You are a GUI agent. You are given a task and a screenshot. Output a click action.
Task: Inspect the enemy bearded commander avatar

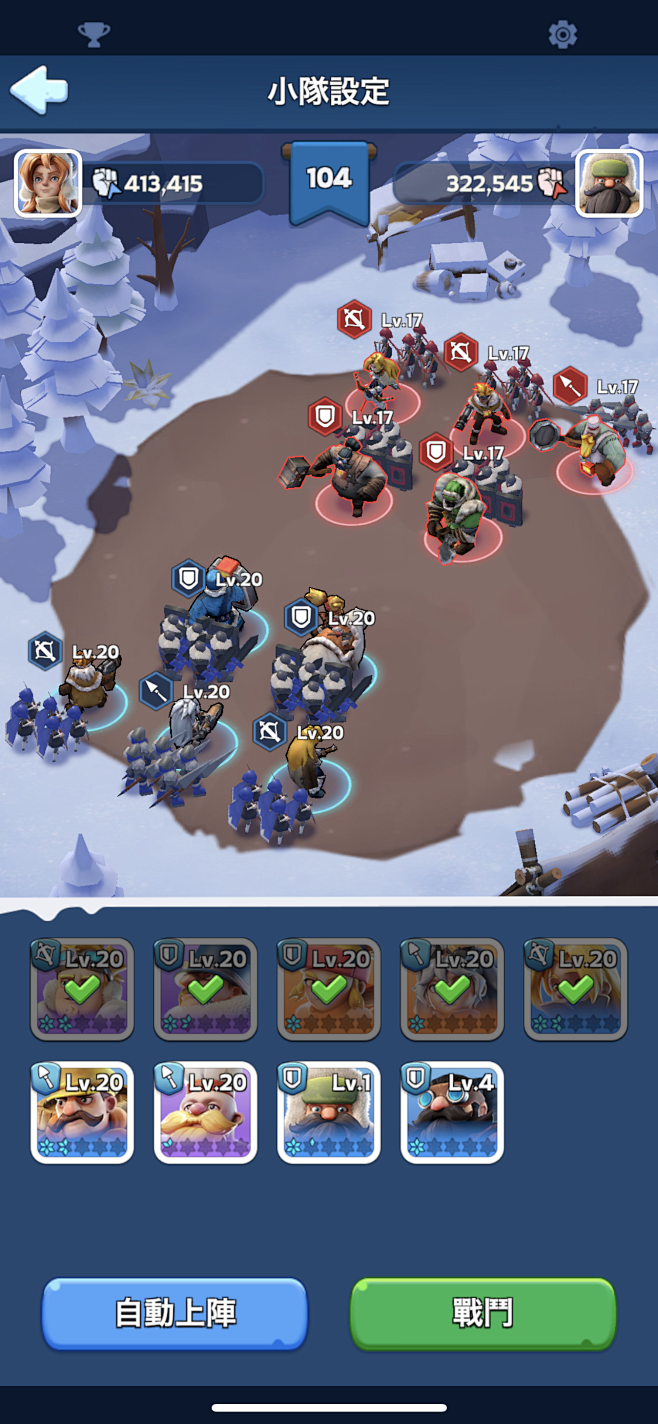coord(609,183)
